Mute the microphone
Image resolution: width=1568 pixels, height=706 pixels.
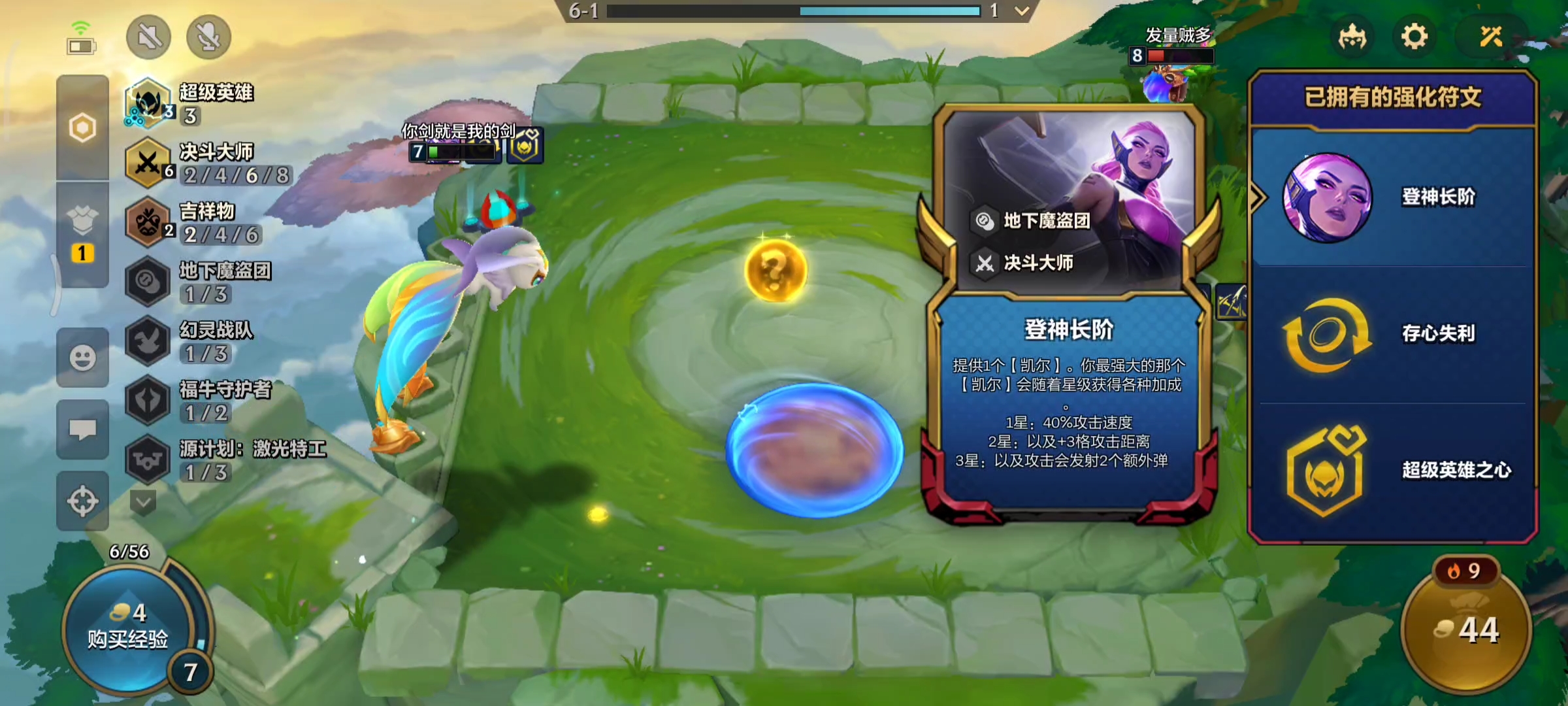(x=208, y=37)
